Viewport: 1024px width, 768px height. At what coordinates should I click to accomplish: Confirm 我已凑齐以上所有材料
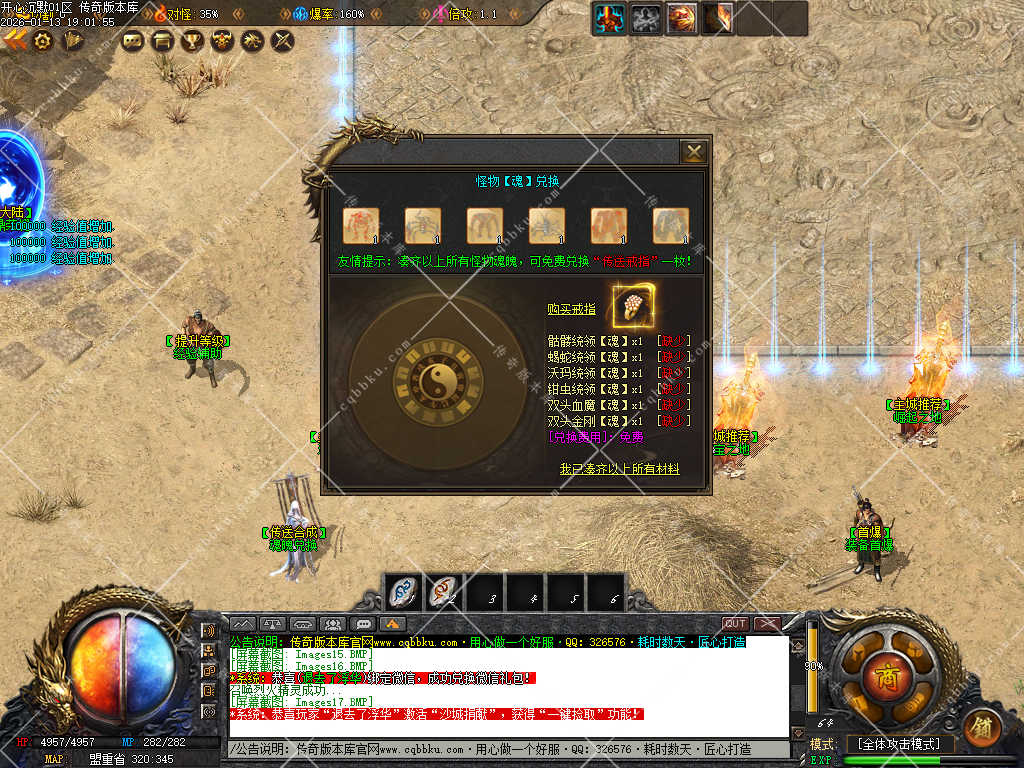click(x=619, y=468)
